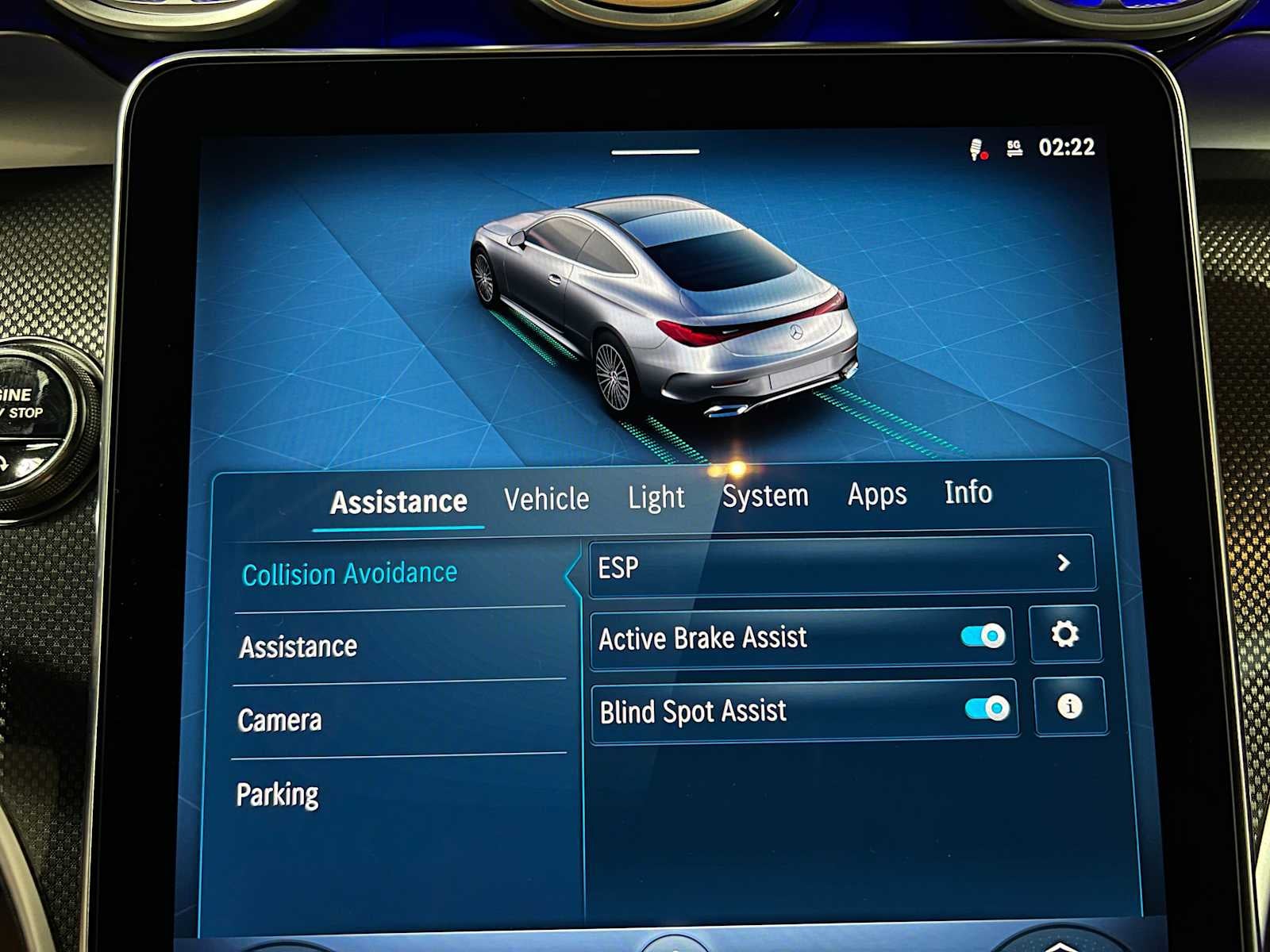Tap the 02:22 clock display
The width and height of the screenshot is (1270, 952).
tap(1066, 147)
